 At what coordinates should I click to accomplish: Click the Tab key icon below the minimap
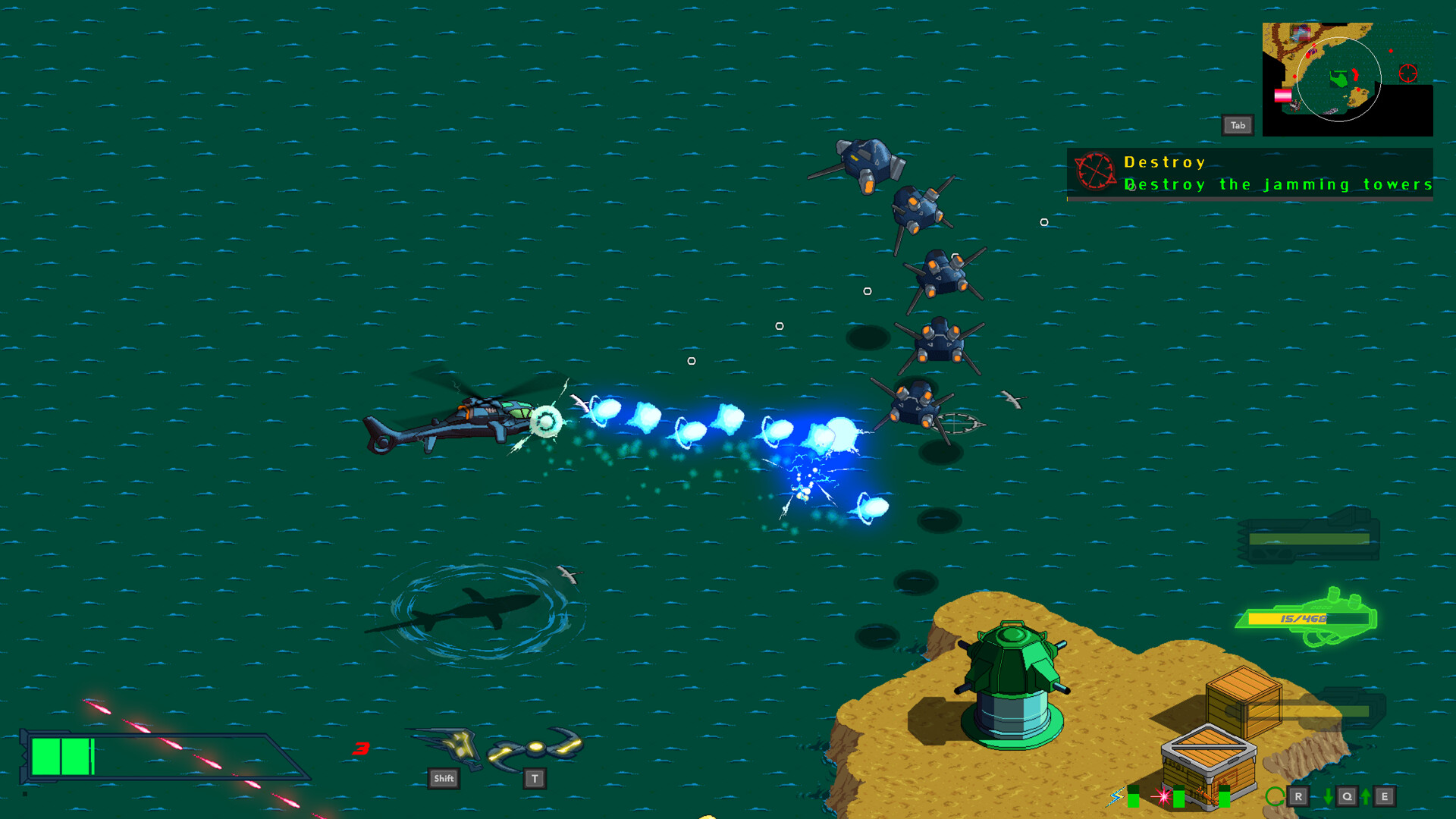pyautogui.click(x=1238, y=124)
